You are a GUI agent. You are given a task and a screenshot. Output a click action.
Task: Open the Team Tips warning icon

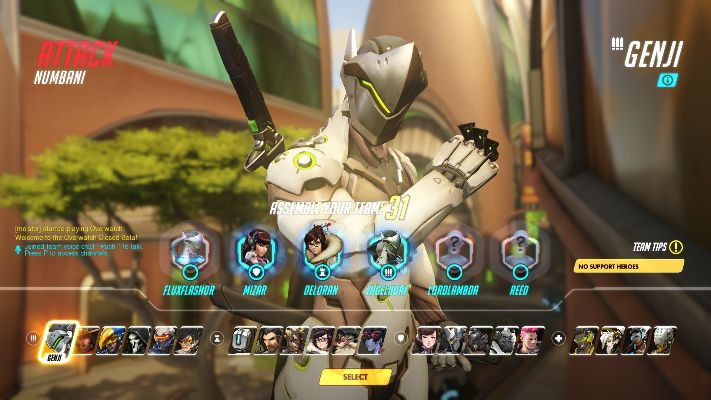pos(676,247)
